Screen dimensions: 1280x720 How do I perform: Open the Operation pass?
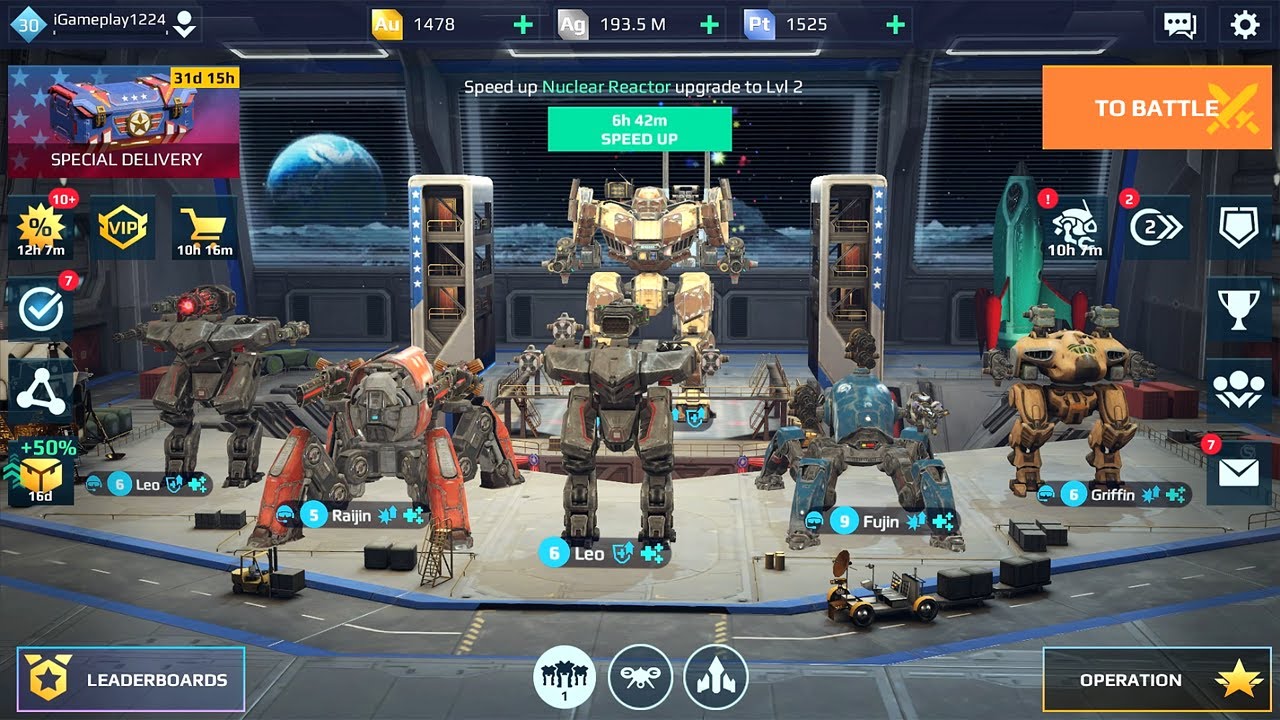1160,680
